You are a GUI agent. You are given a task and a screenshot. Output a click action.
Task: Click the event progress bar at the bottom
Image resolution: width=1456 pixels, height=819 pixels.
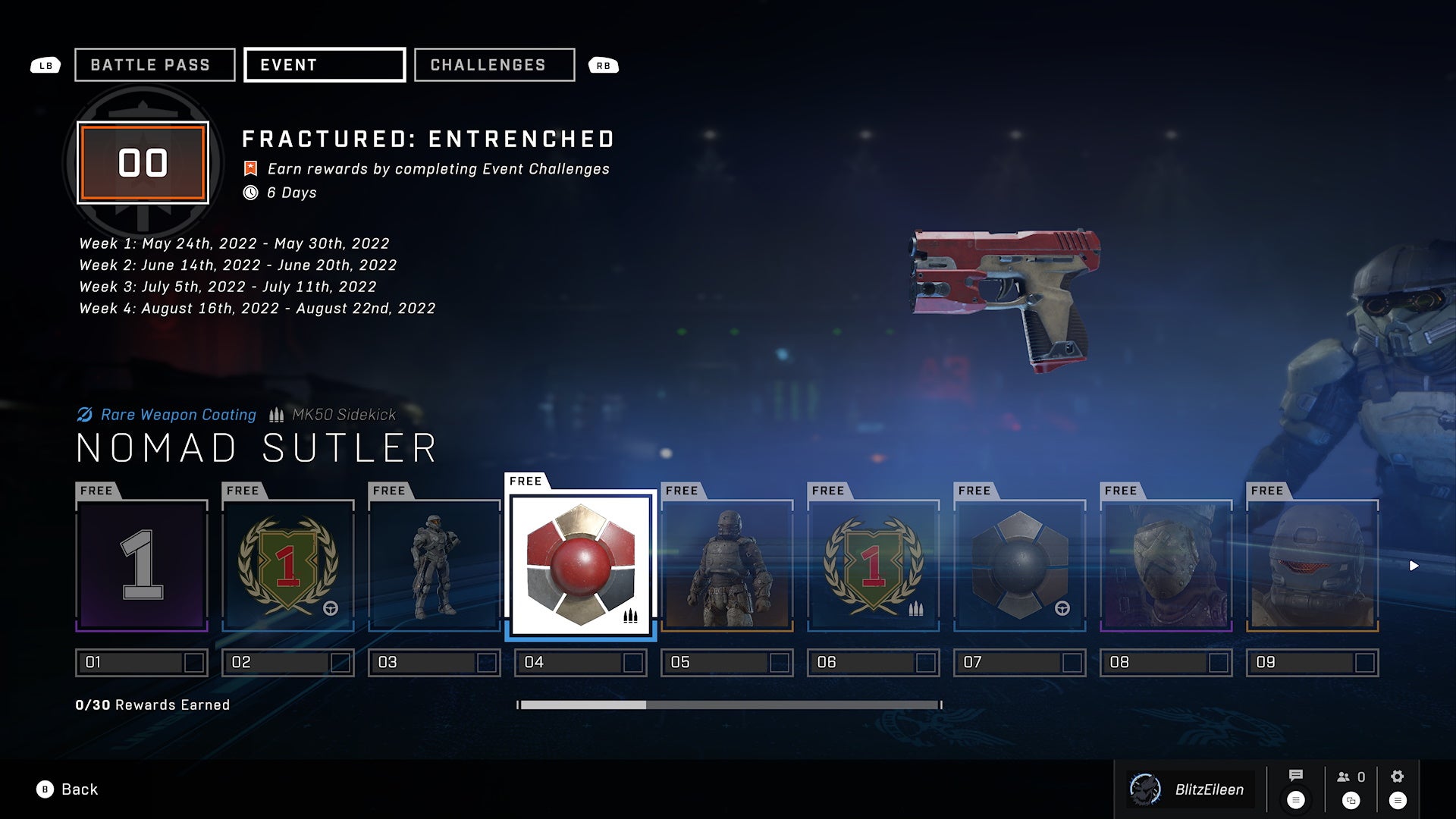tap(728, 704)
